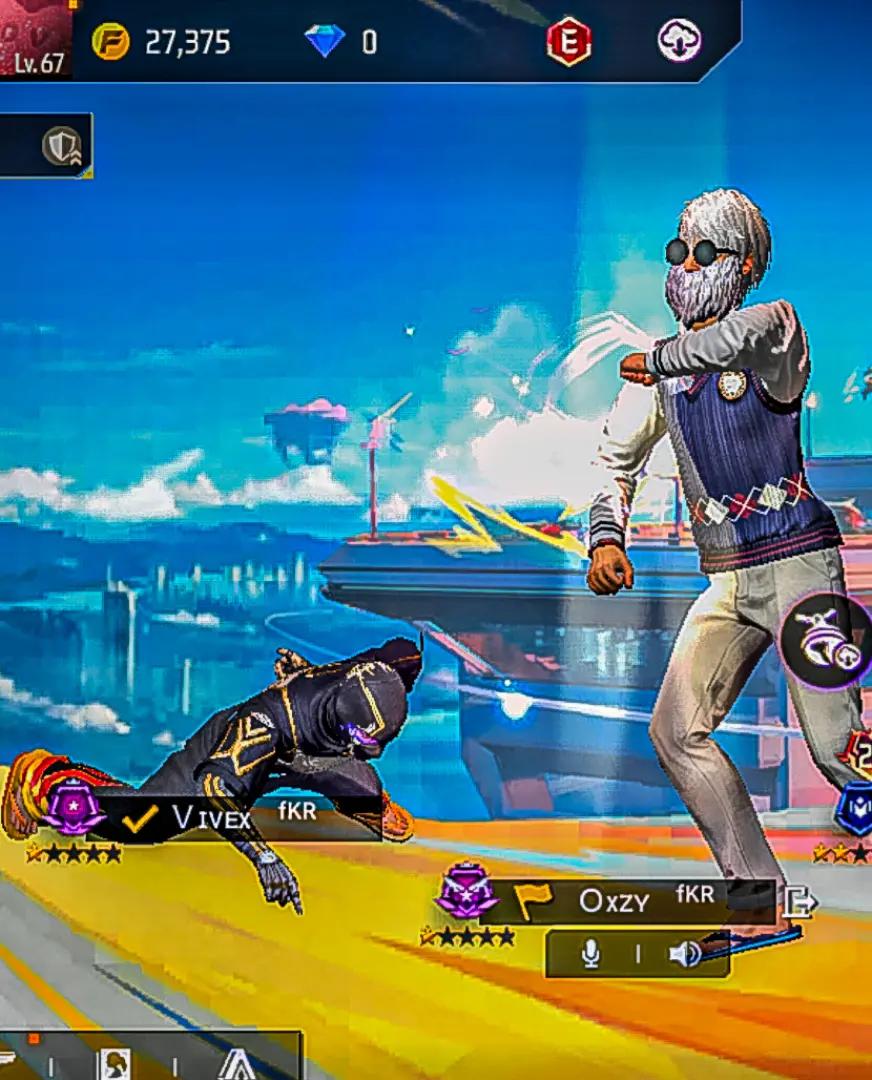Open the shield icon panel

coord(62,147)
